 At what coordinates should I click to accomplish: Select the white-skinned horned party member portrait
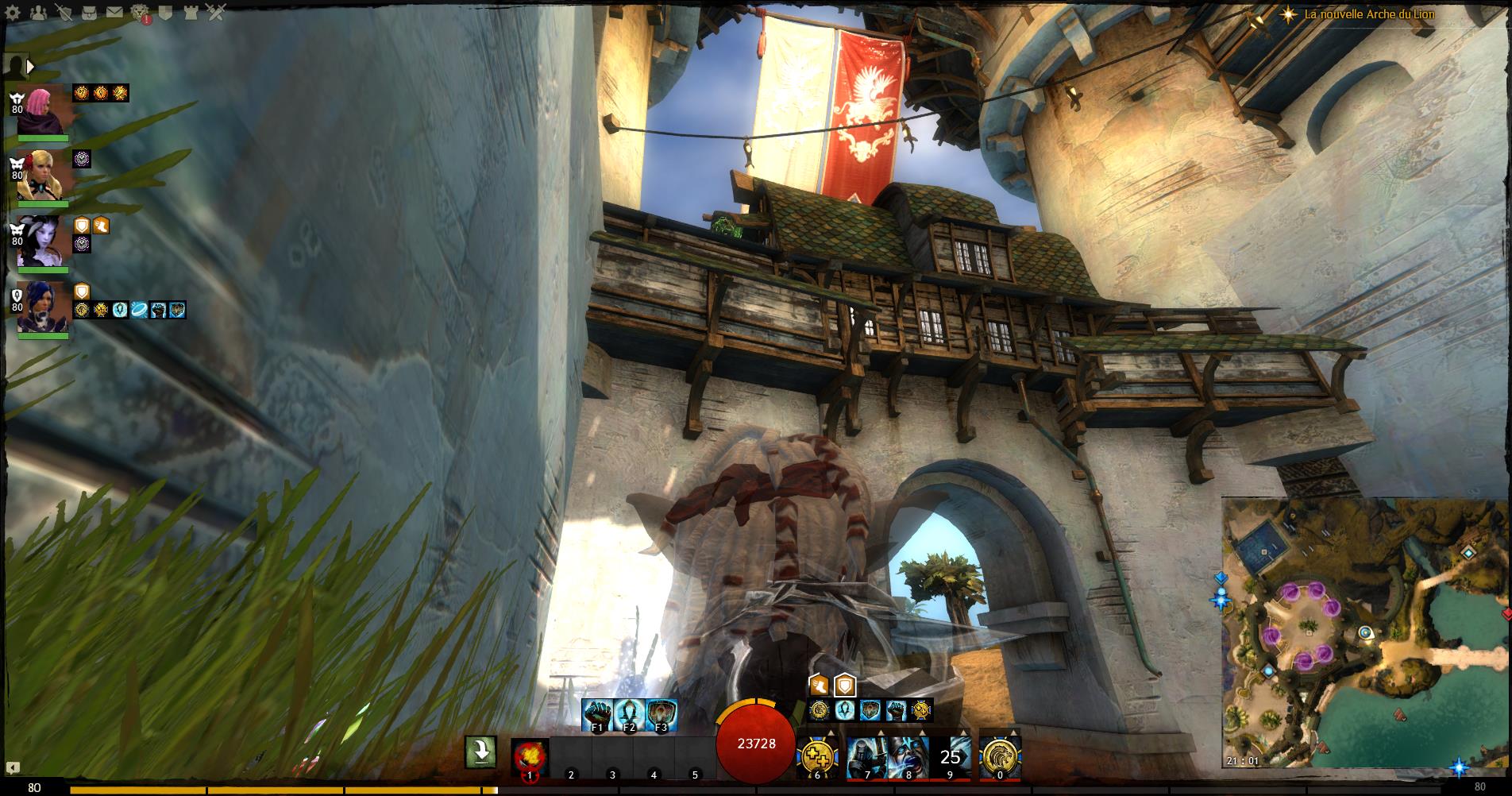(x=43, y=241)
